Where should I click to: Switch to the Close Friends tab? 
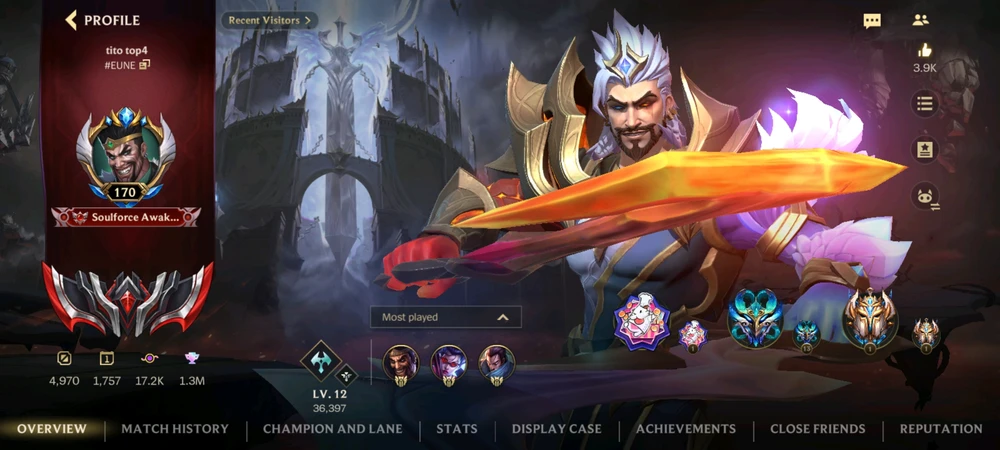pyautogui.click(x=817, y=429)
